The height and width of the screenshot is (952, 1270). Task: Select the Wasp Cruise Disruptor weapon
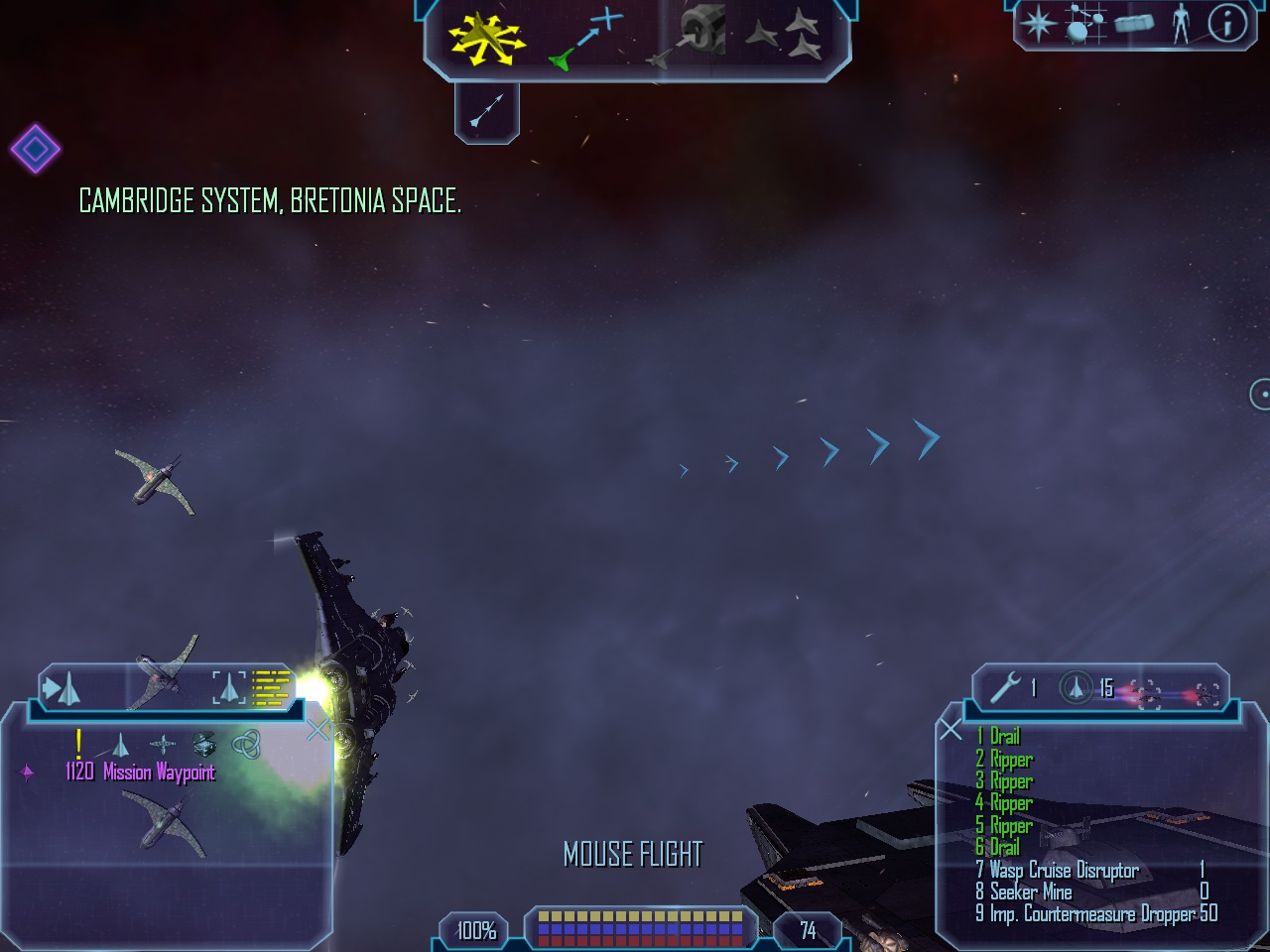click(x=1064, y=871)
